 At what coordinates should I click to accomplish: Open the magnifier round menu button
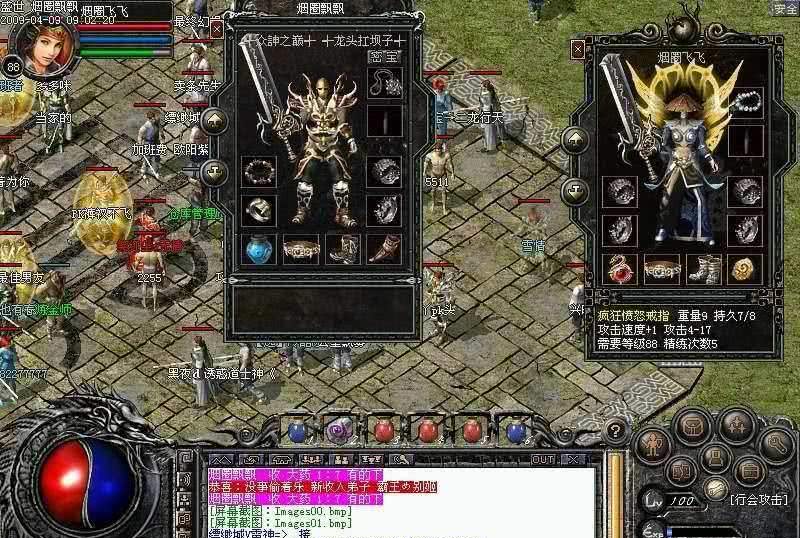775,440
